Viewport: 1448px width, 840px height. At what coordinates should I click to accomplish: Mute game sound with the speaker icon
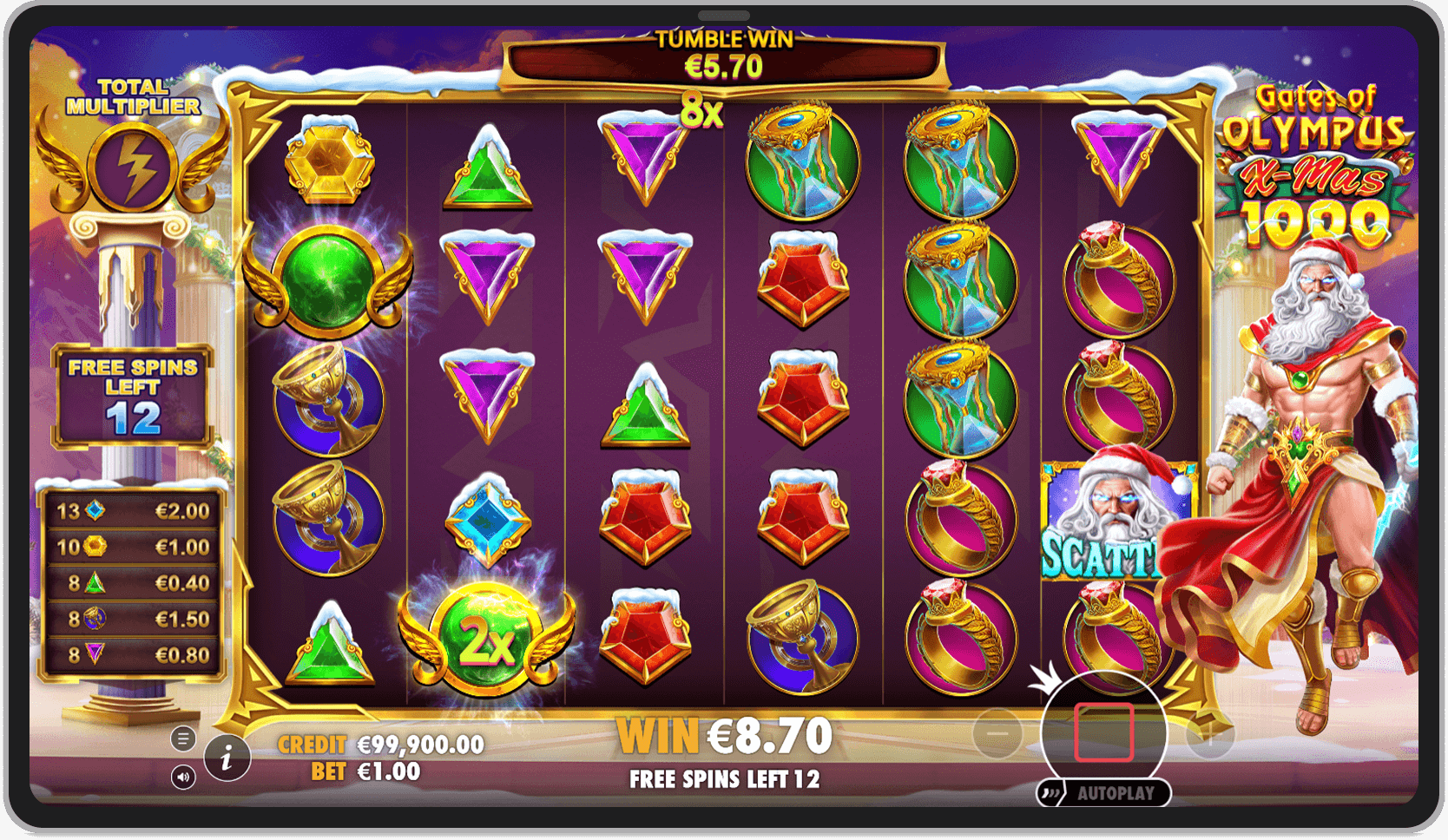coord(184,778)
